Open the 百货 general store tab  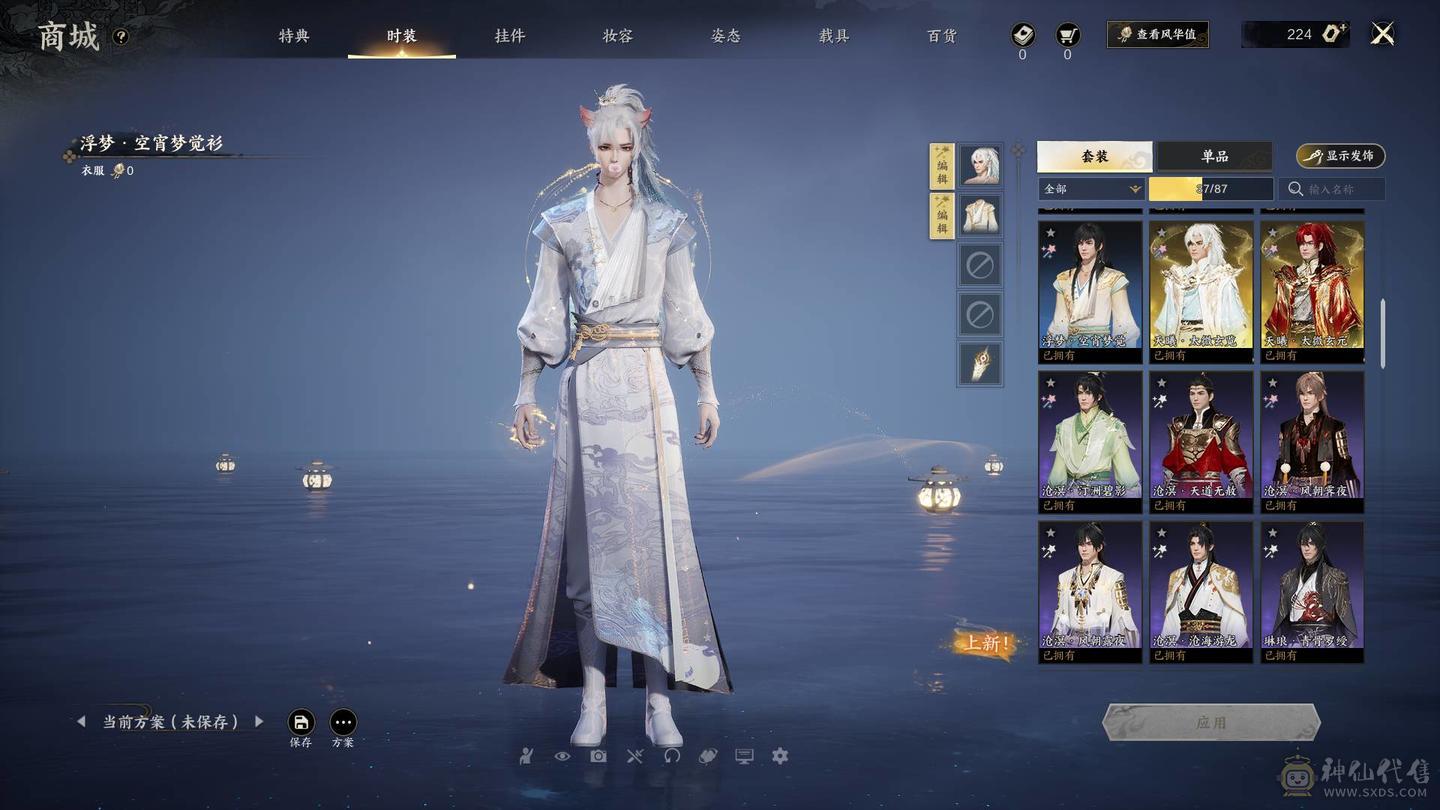(x=941, y=36)
